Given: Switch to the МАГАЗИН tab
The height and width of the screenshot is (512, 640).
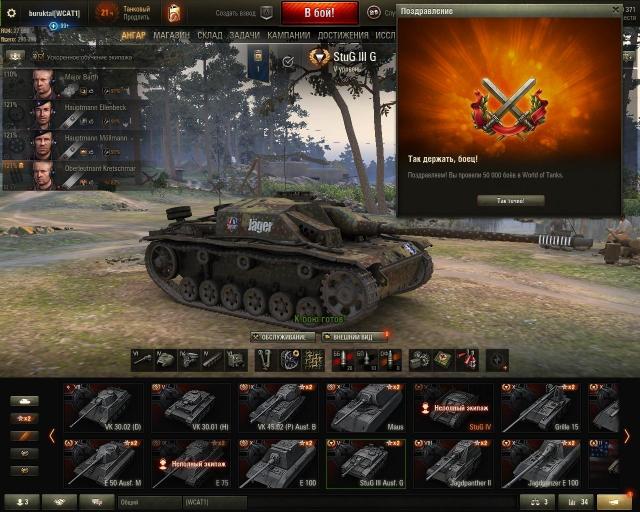Looking at the screenshot, I should (171, 34).
